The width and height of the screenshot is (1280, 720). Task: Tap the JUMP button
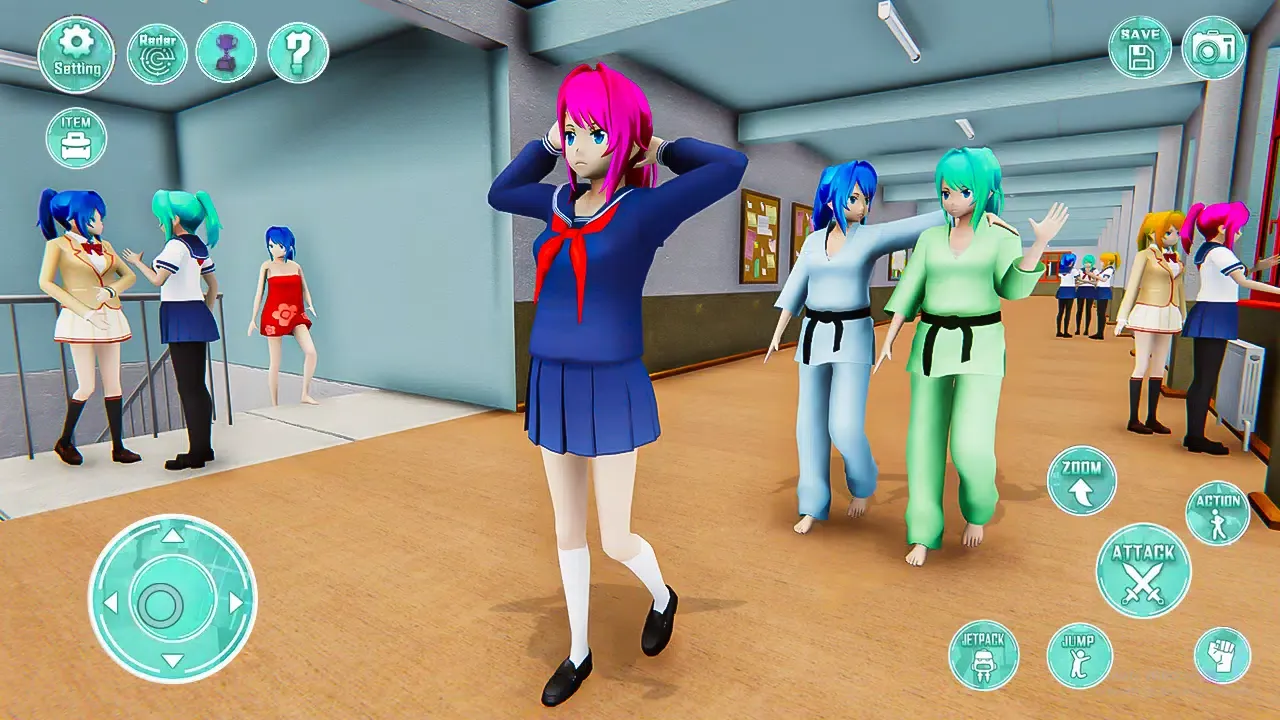tap(1079, 655)
